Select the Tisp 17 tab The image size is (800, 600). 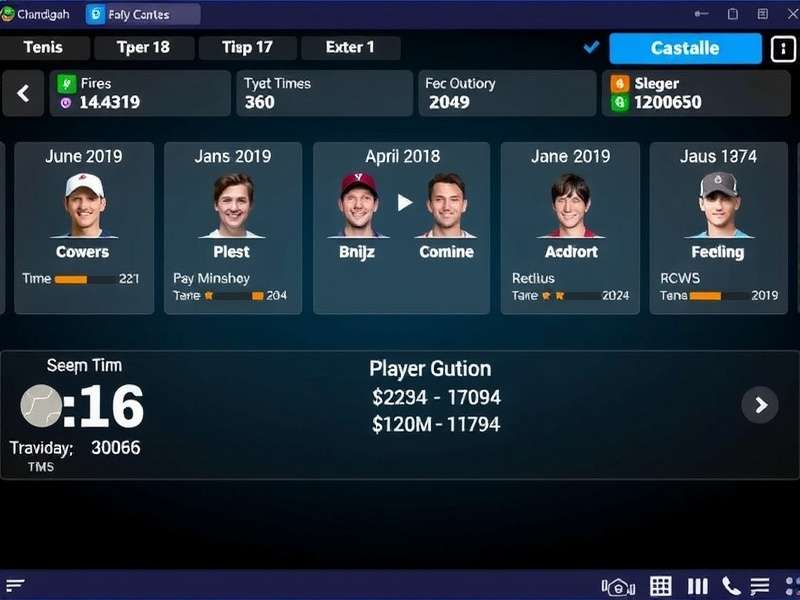(x=247, y=48)
